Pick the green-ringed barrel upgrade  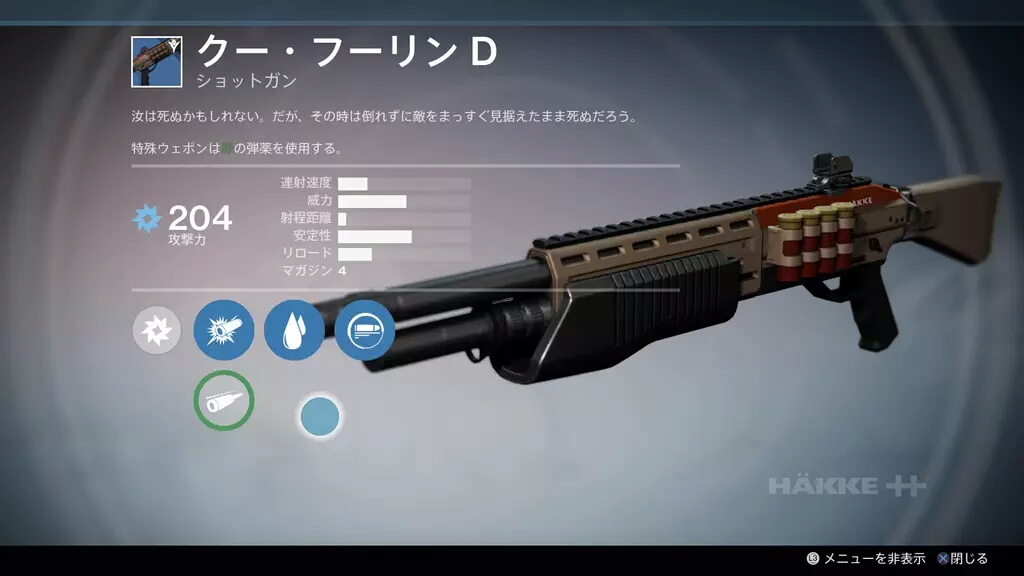pos(223,400)
